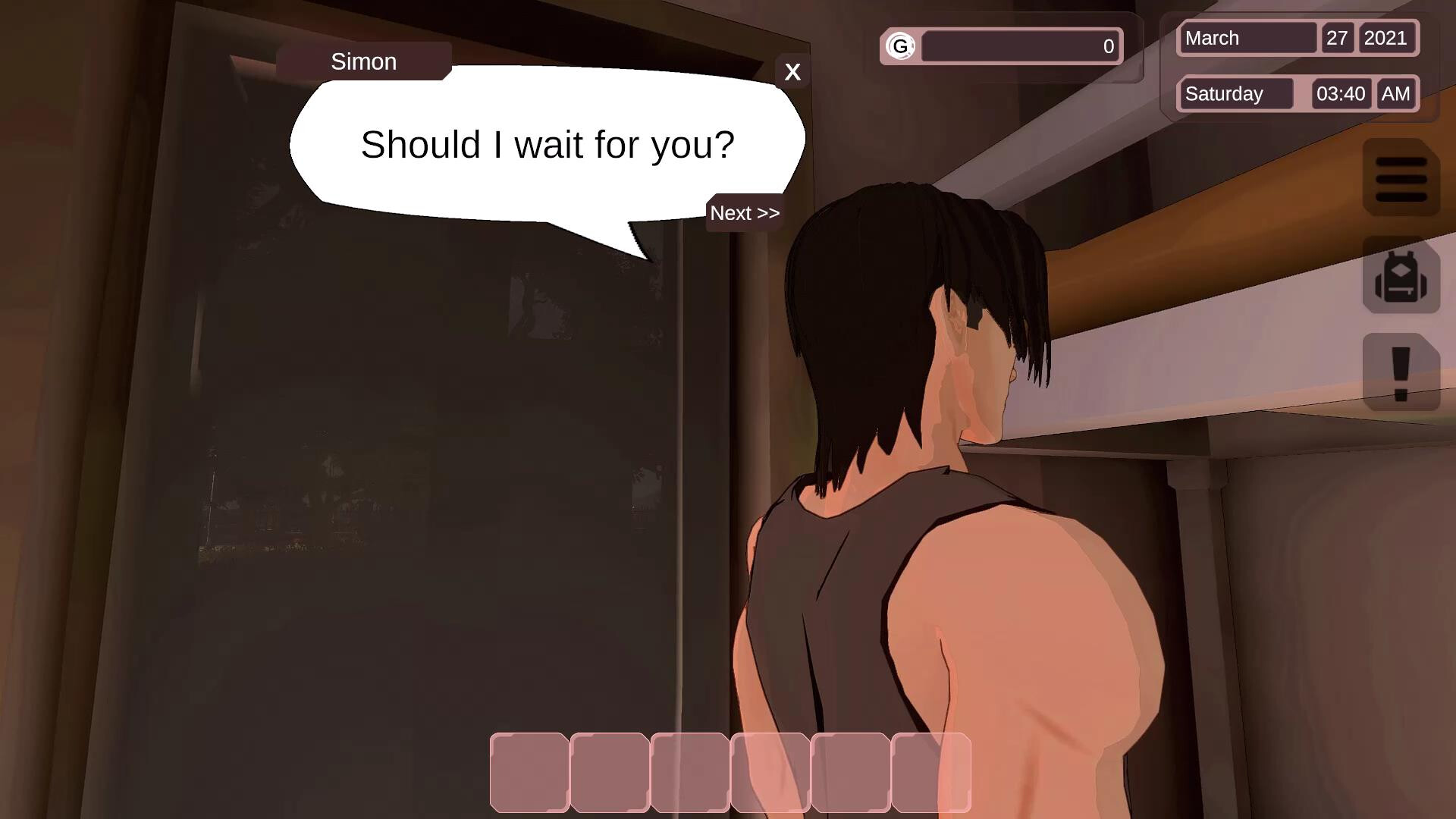Advance dialogue with Next button
The height and width of the screenshot is (819, 1456).
point(744,213)
